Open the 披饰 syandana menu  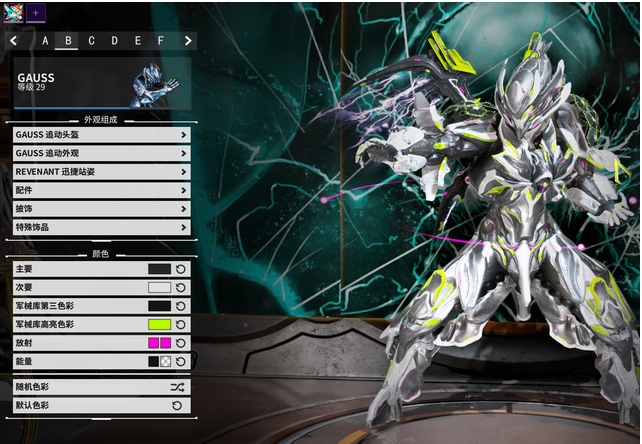[101, 209]
